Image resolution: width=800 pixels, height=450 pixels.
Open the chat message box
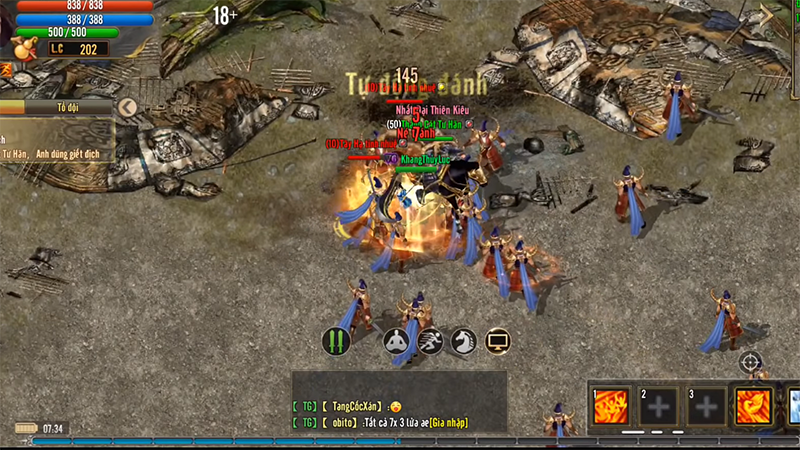399,400
